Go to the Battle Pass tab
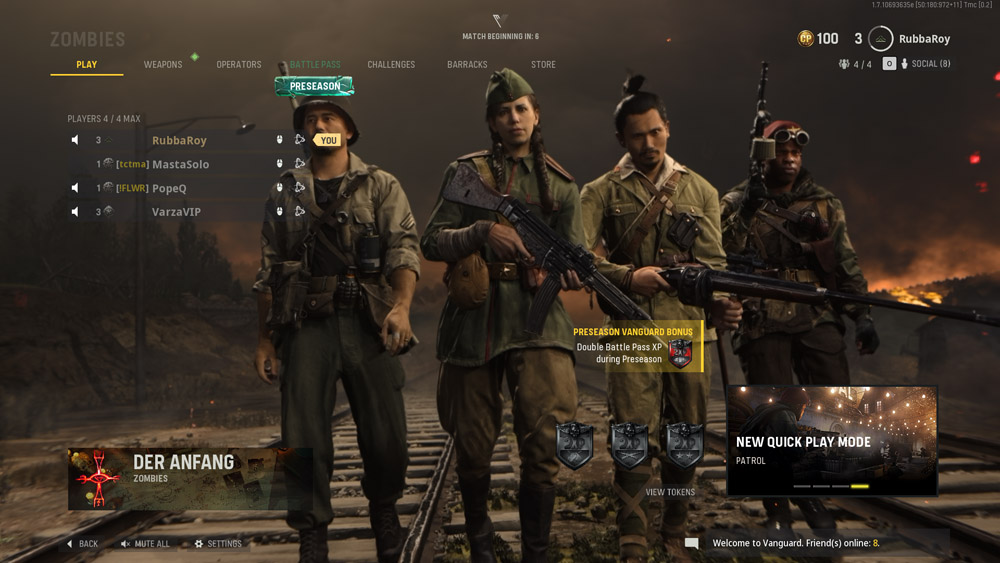 coord(315,65)
